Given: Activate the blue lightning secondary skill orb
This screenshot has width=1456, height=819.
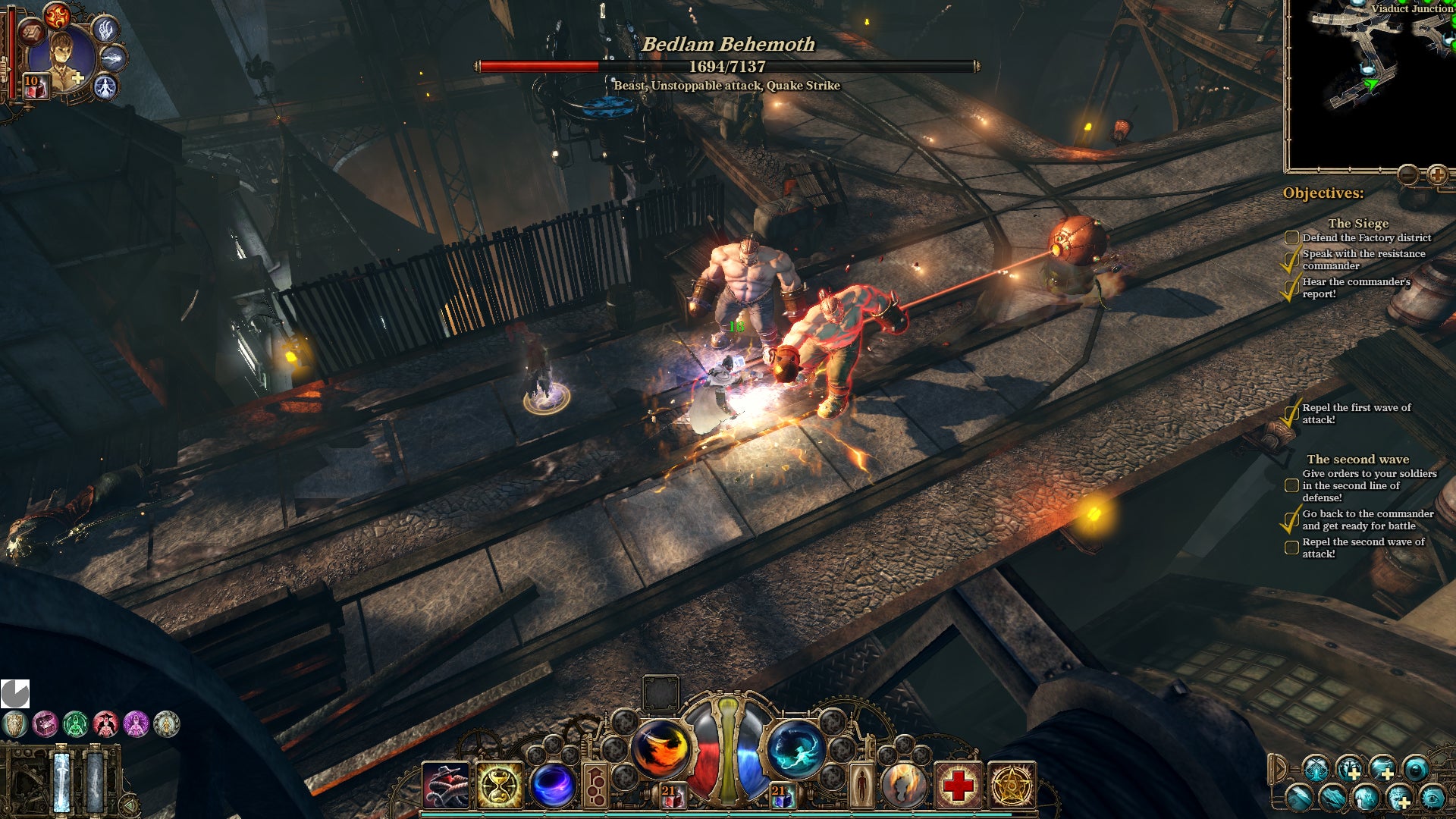Looking at the screenshot, I should (x=795, y=748).
